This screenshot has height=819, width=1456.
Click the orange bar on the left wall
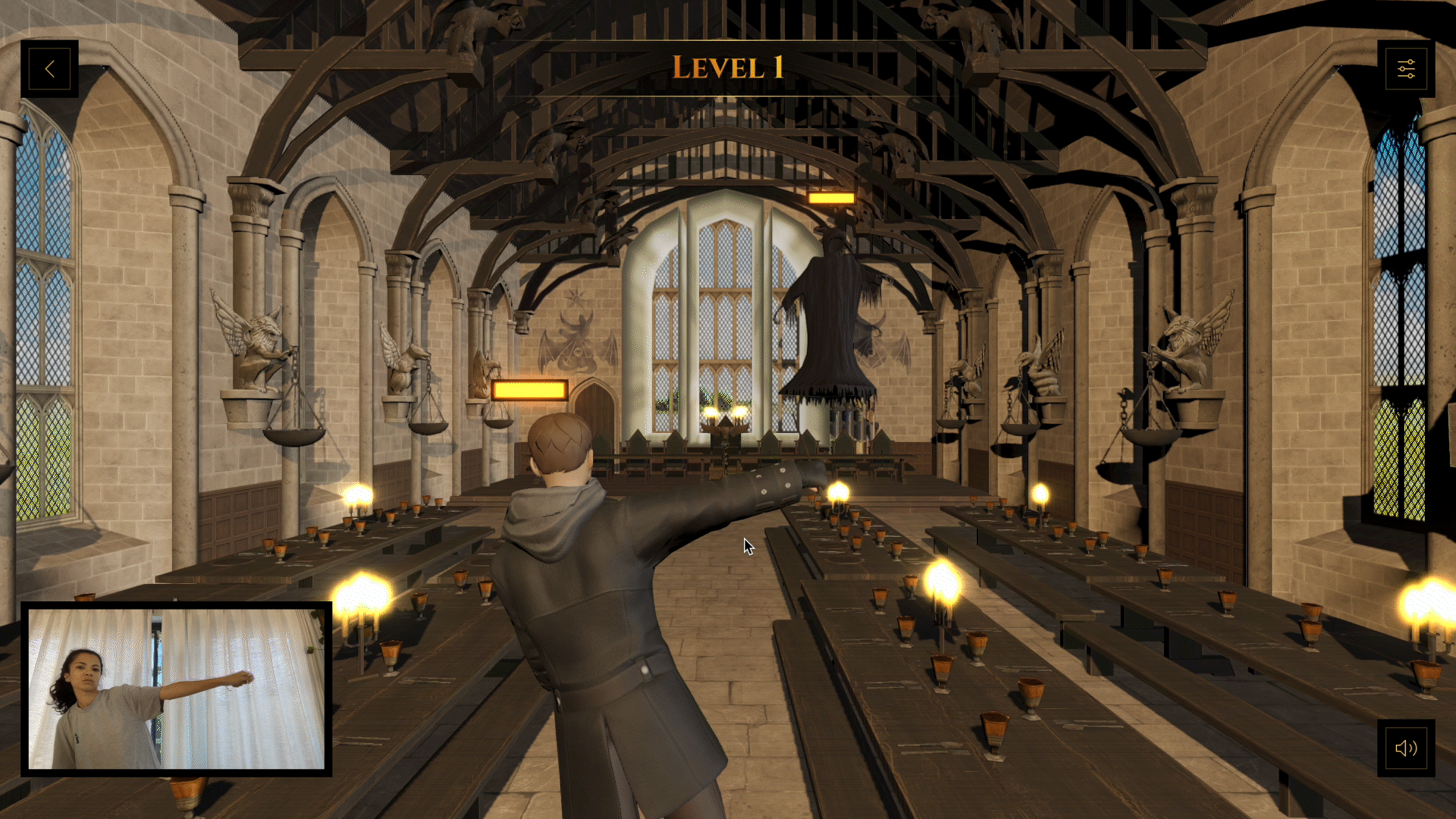point(530,389)
